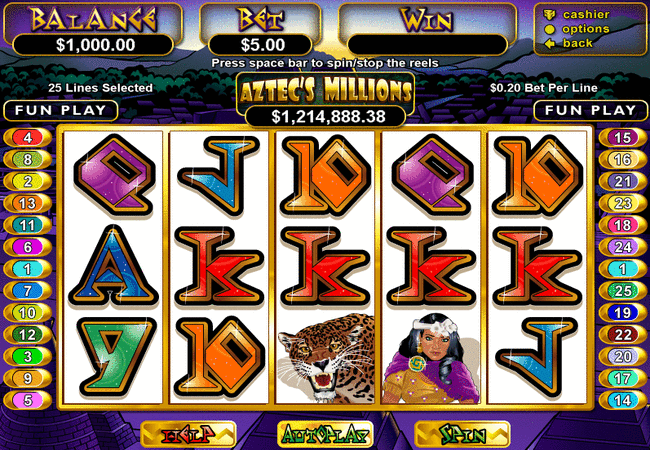Click the payline 5 marker
The image size is (650, 450).
tap(27, 400)
